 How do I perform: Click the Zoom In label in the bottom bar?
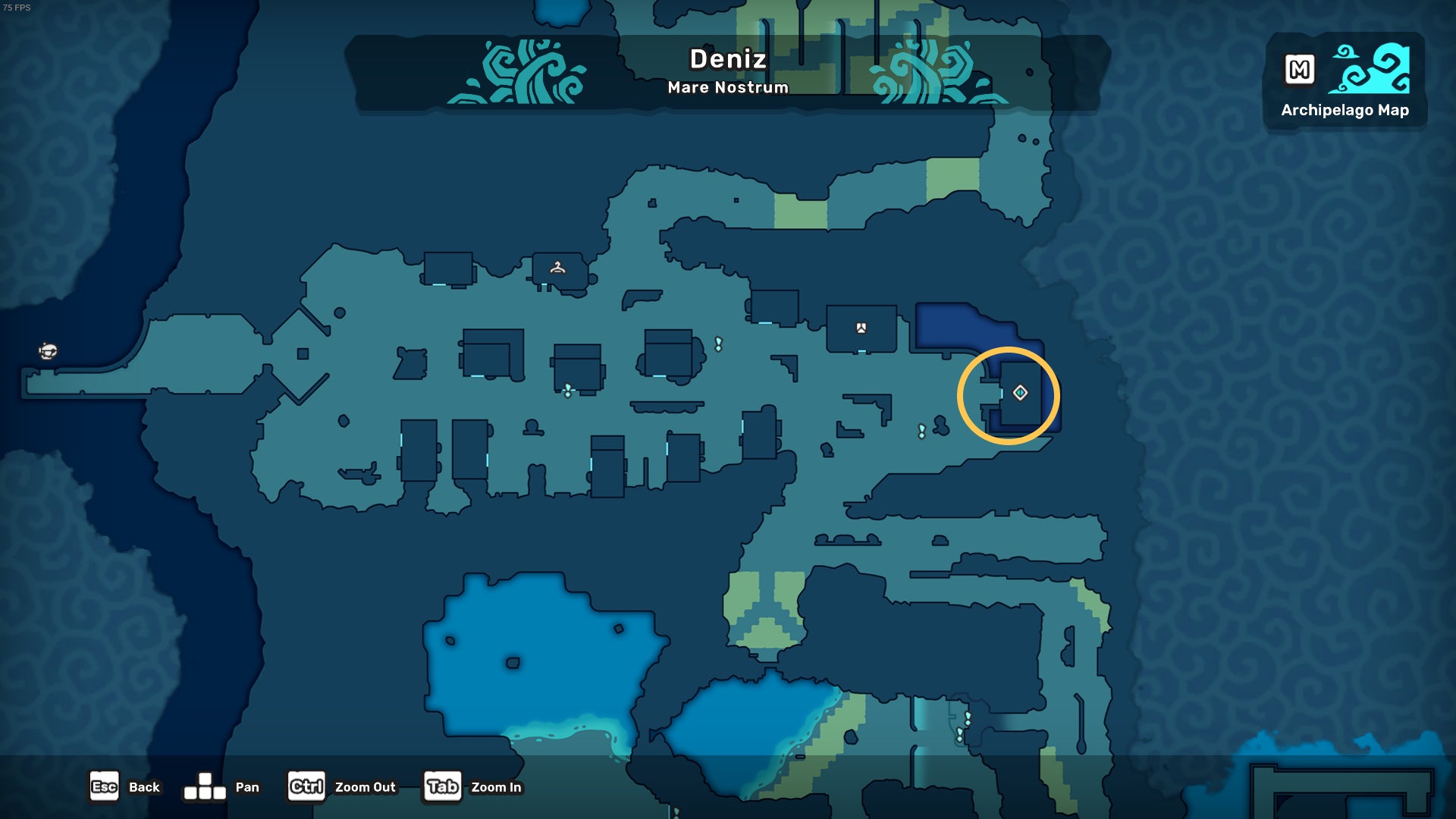(x=497, y=788)
